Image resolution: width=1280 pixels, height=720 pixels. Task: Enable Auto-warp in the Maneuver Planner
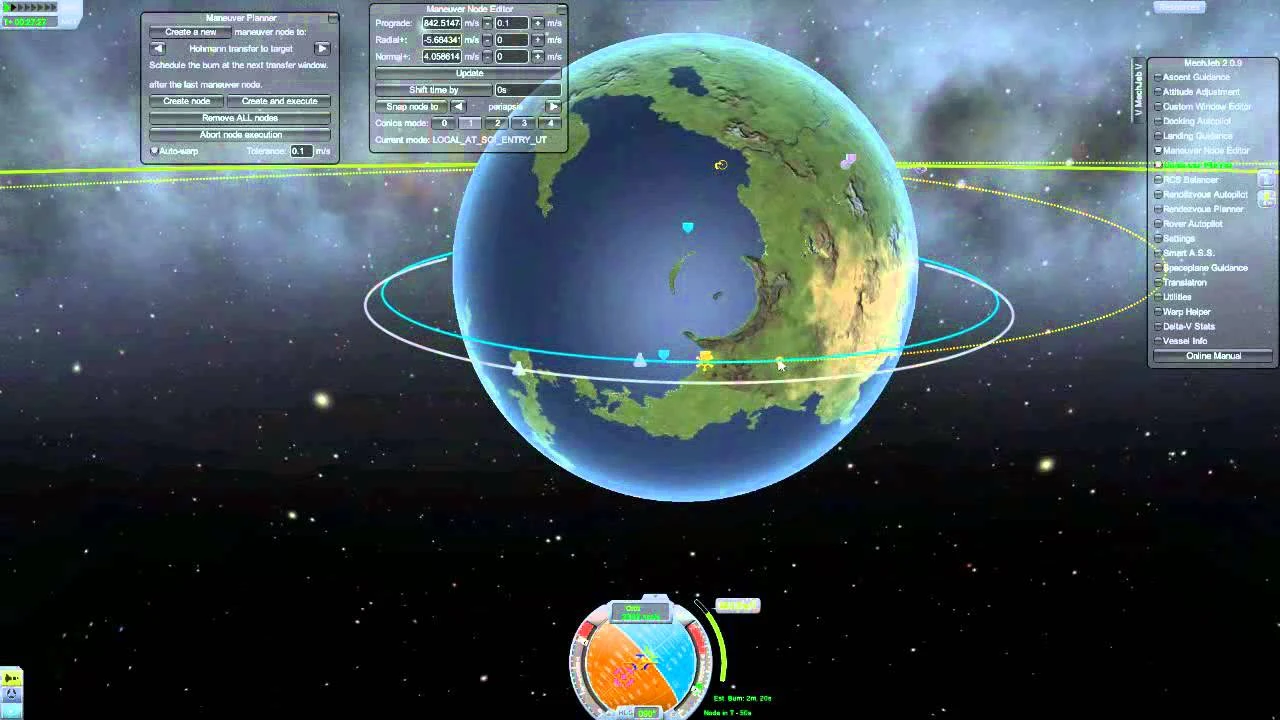(x=155, y=151)
